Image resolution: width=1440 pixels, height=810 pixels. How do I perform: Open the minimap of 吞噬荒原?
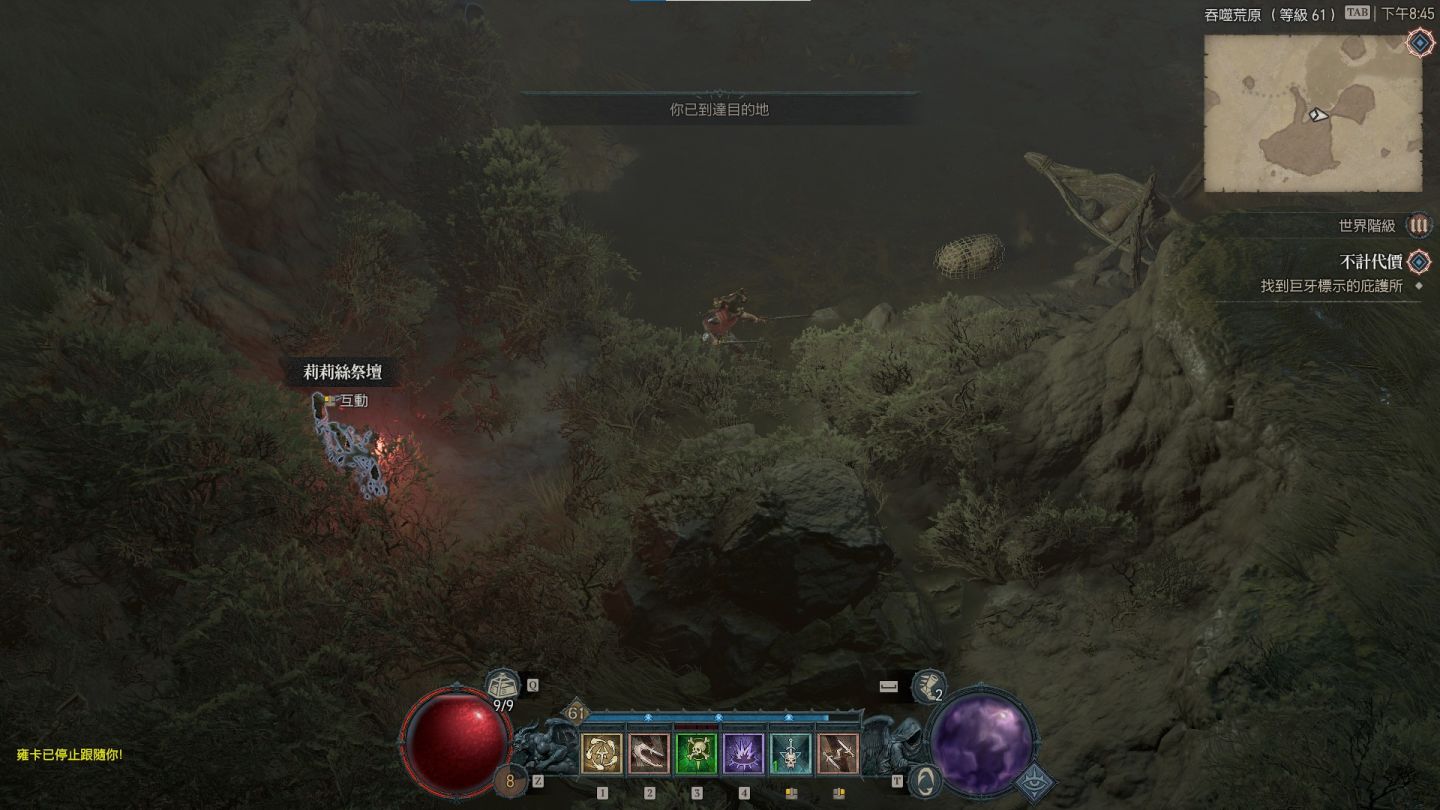pyautogui.click(x=1312, y=113)
